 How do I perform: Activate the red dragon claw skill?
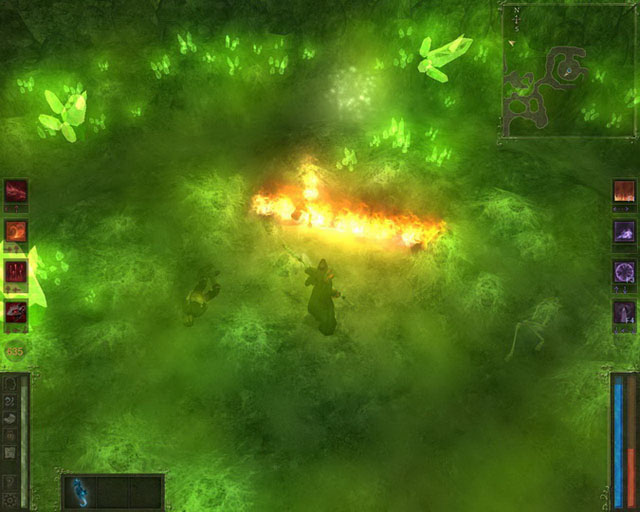pyautogui.click(x=17, y=190)
